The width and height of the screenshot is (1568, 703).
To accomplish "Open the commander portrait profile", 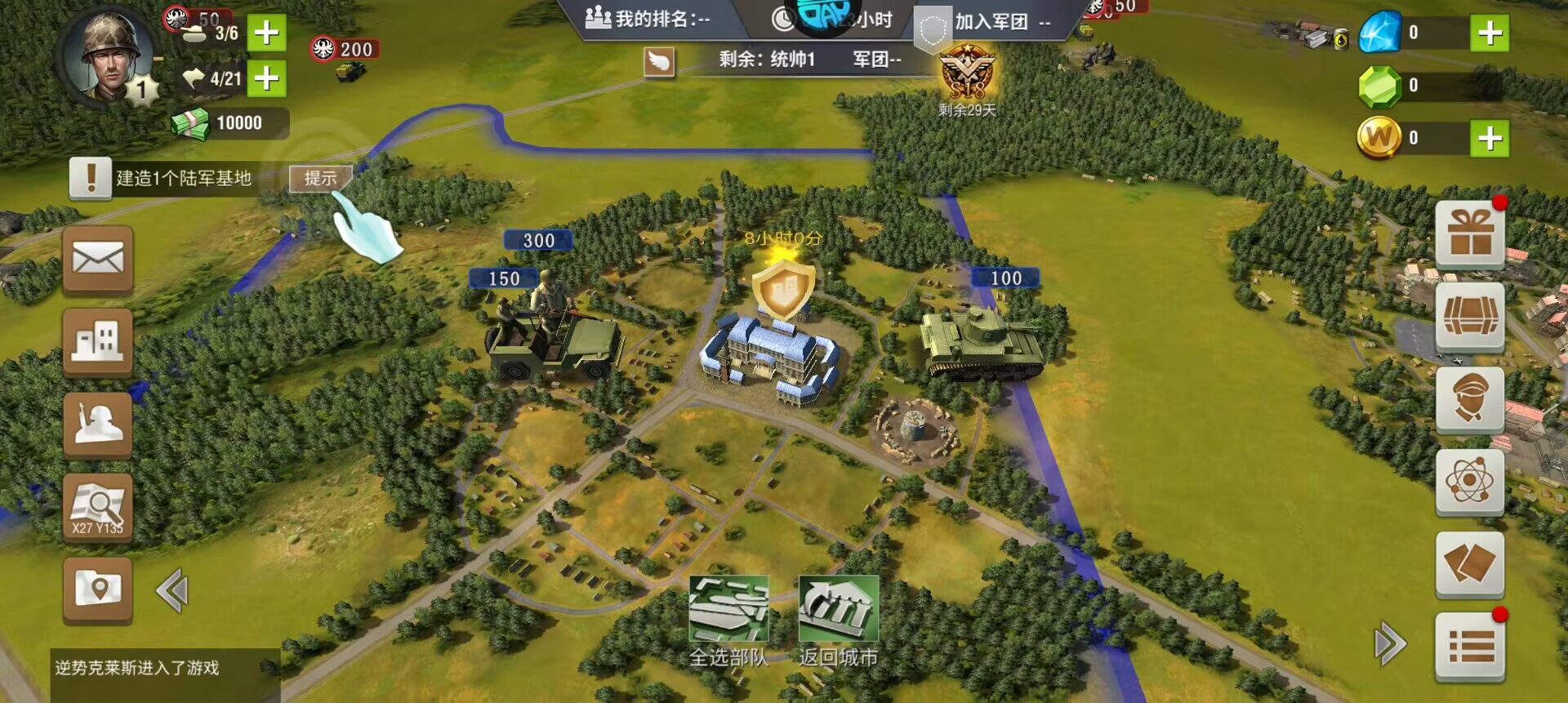I will click(x=108, y=56).
